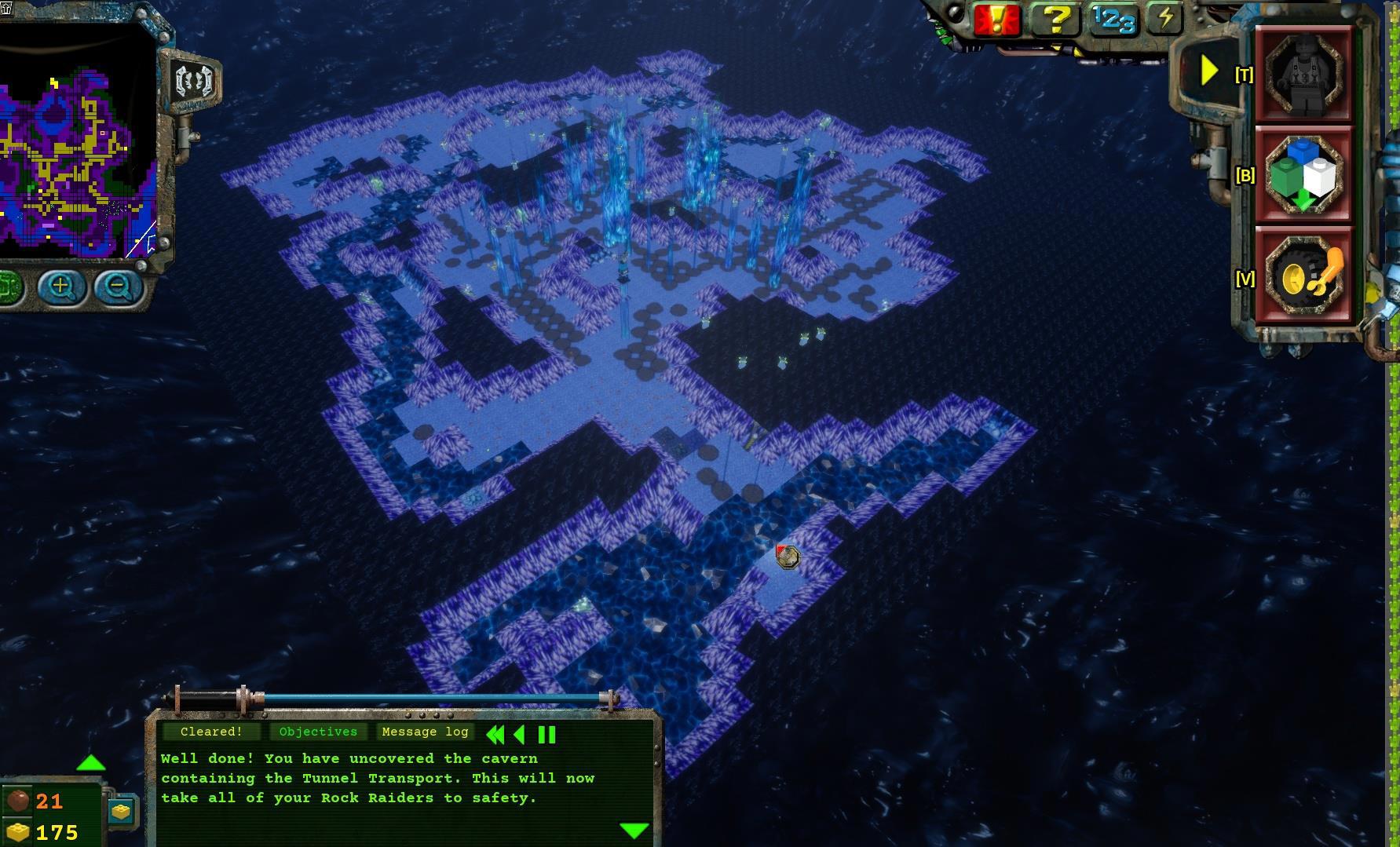Open the Message log tab
This screenshot has height=847, width=1400.
pos(425,732)
